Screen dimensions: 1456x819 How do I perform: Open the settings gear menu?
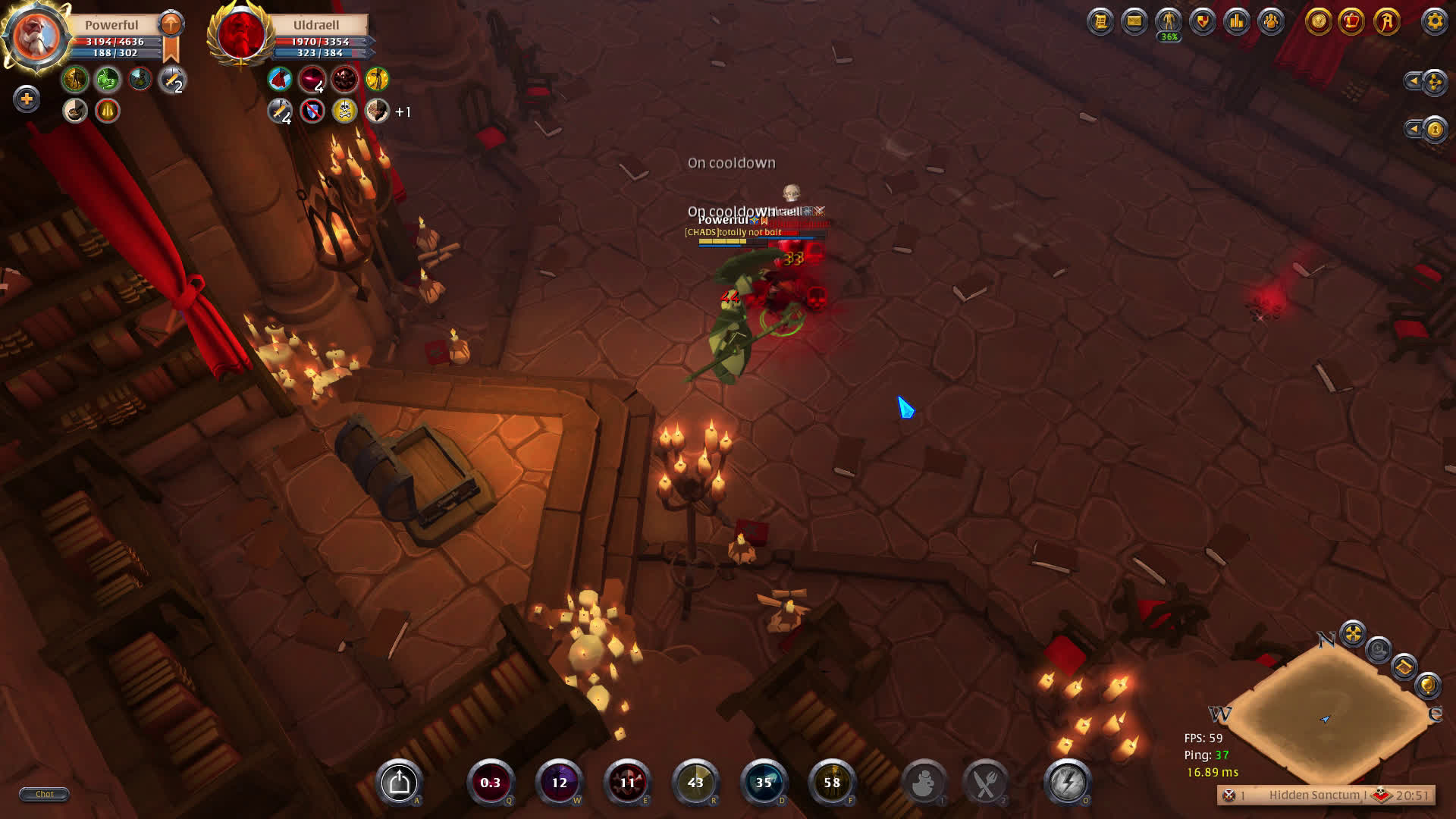point(1434,21)
